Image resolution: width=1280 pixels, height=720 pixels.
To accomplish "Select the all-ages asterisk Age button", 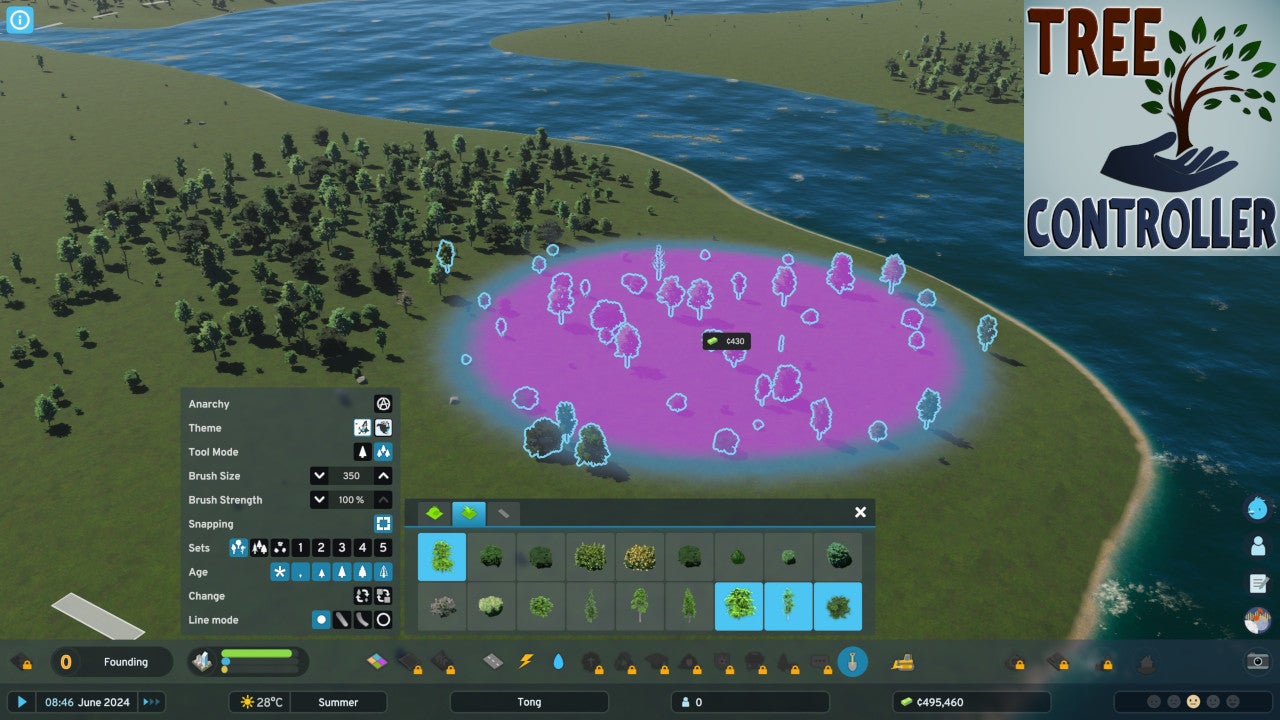I will click(x=280, y=572).
